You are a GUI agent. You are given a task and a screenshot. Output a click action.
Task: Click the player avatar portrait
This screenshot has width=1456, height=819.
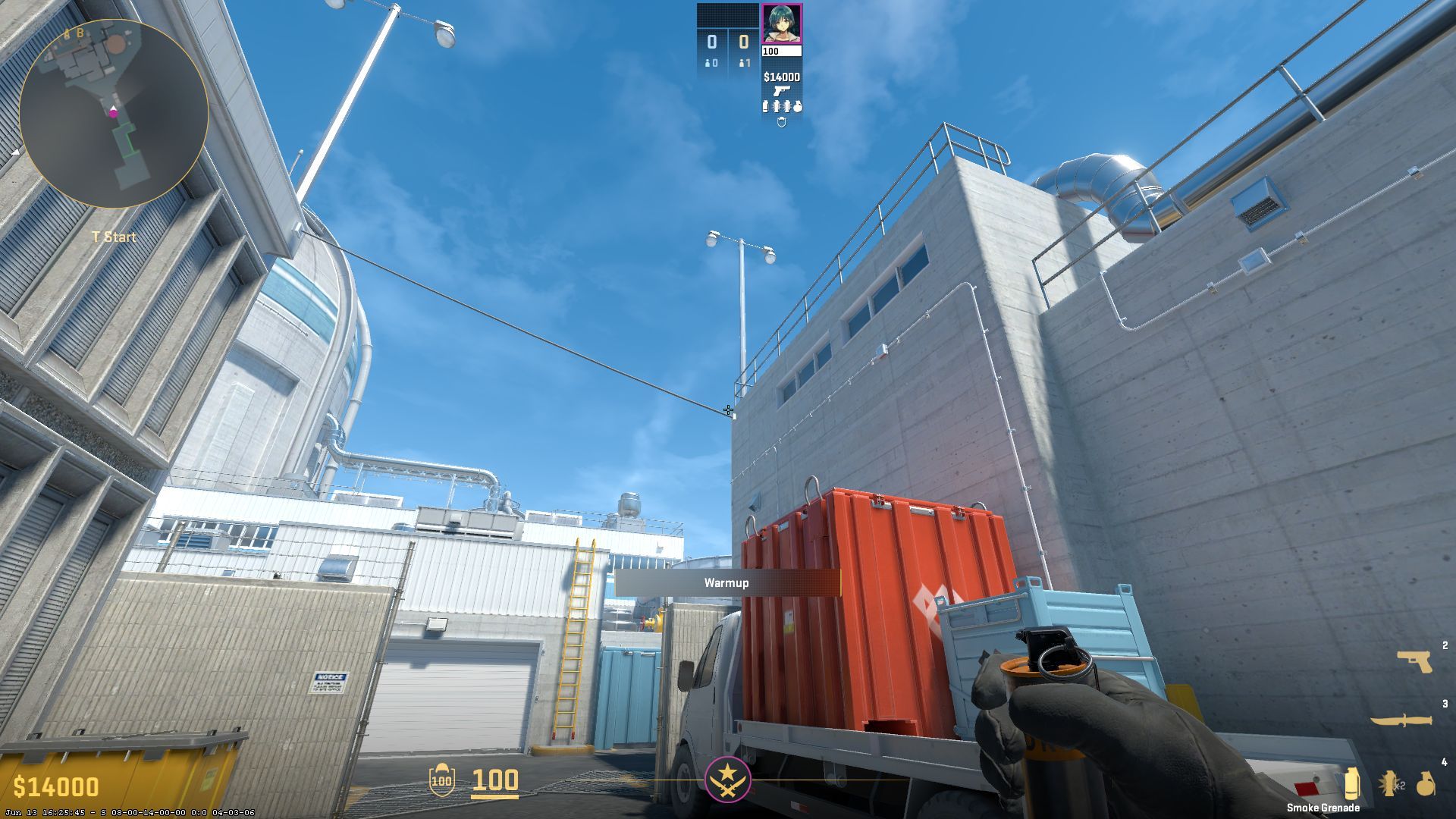[x=781, y=23]
